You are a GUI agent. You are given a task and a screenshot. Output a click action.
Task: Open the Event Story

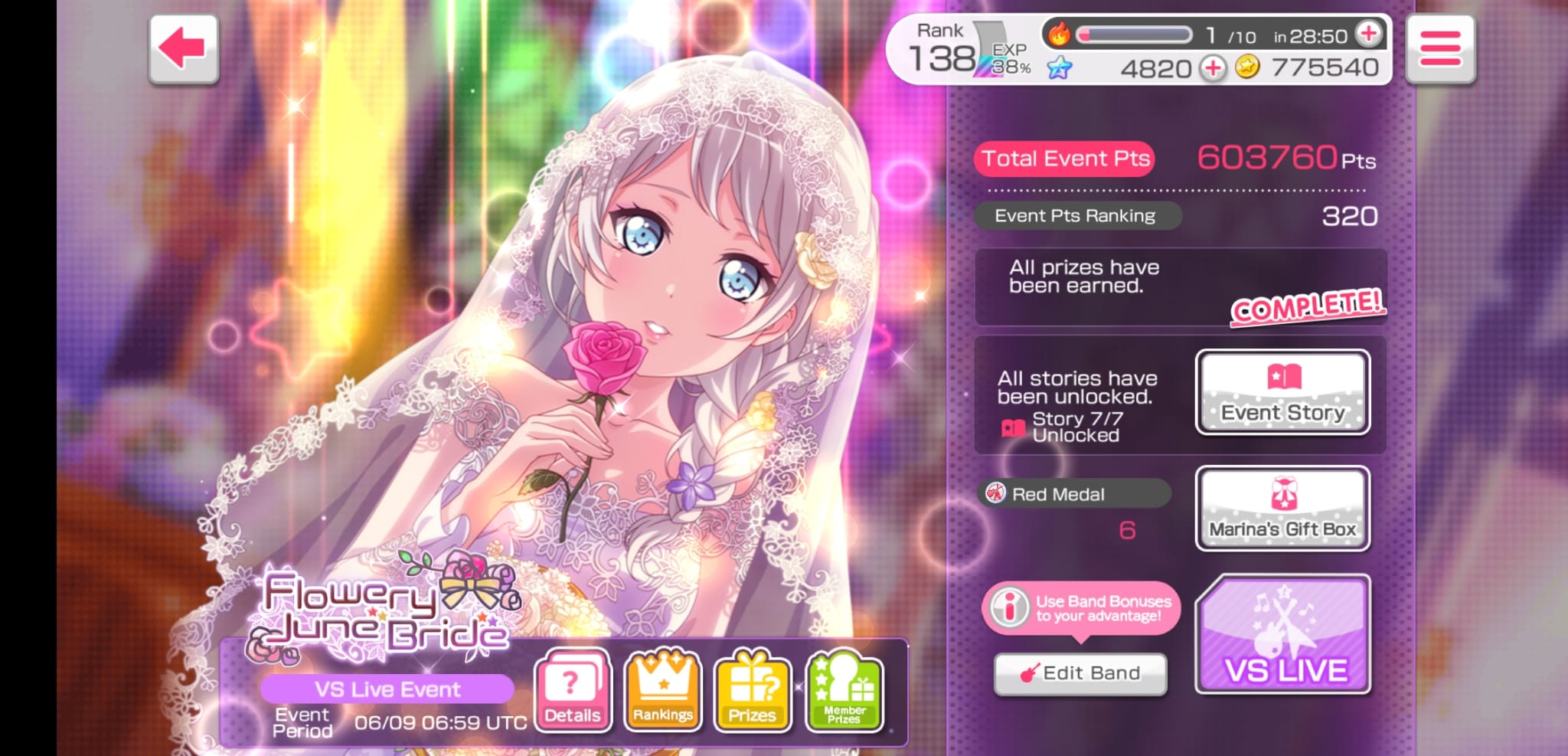[x=1282, y=392]
